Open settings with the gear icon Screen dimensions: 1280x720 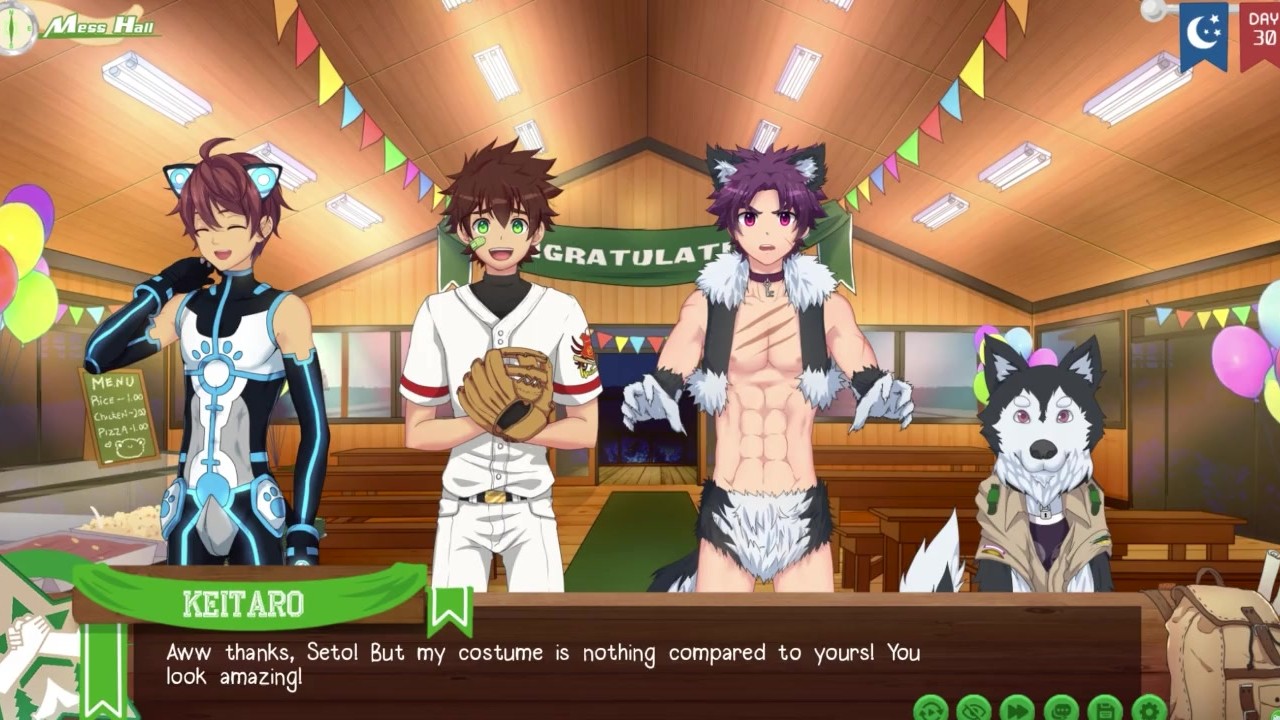click(1148, 709)
